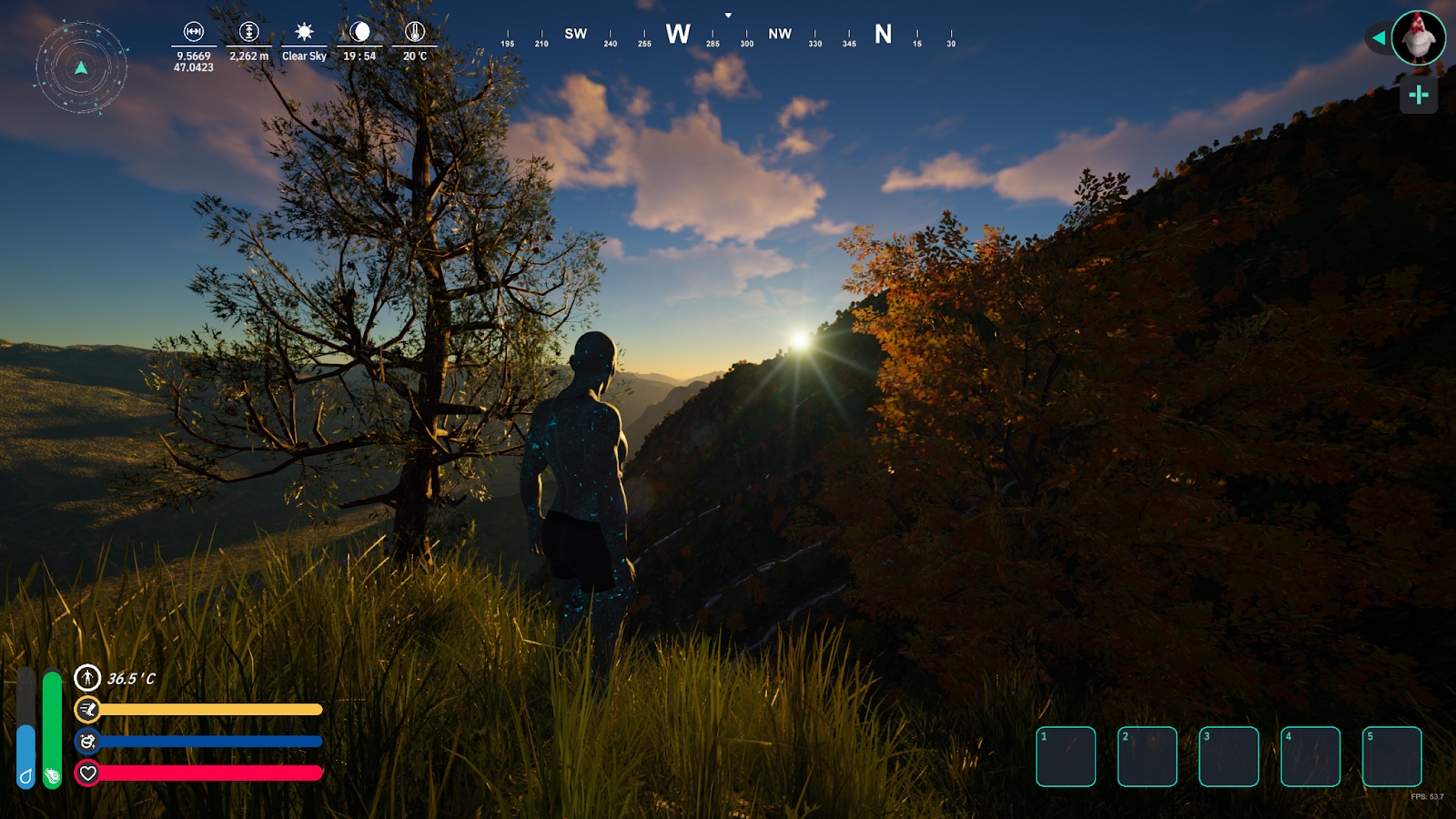Click the coordinates icon
Viewport: 1456px width, 819px height.
(x=194, y=32)
